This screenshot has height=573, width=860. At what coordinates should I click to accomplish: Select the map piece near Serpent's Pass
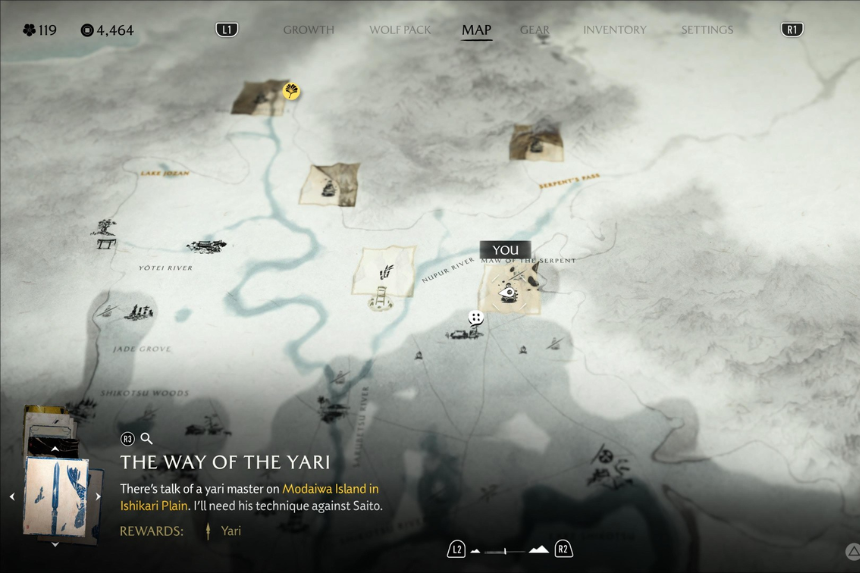pos(535,141)
